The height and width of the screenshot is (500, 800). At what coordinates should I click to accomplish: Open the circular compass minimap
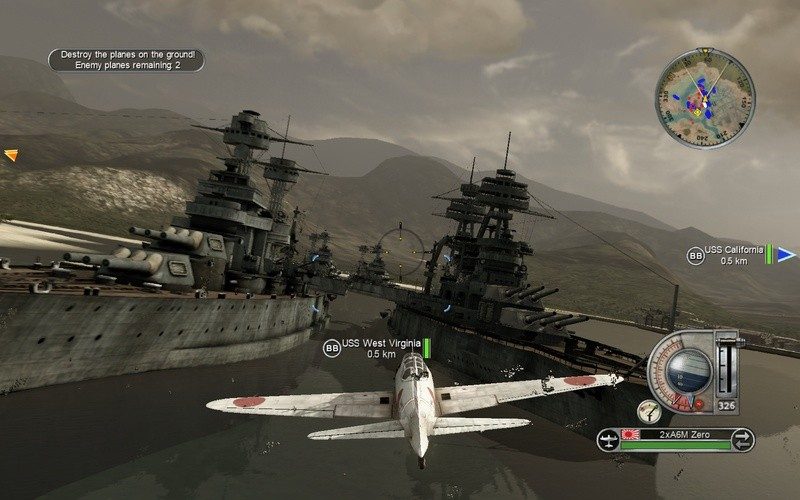[705, 99]
